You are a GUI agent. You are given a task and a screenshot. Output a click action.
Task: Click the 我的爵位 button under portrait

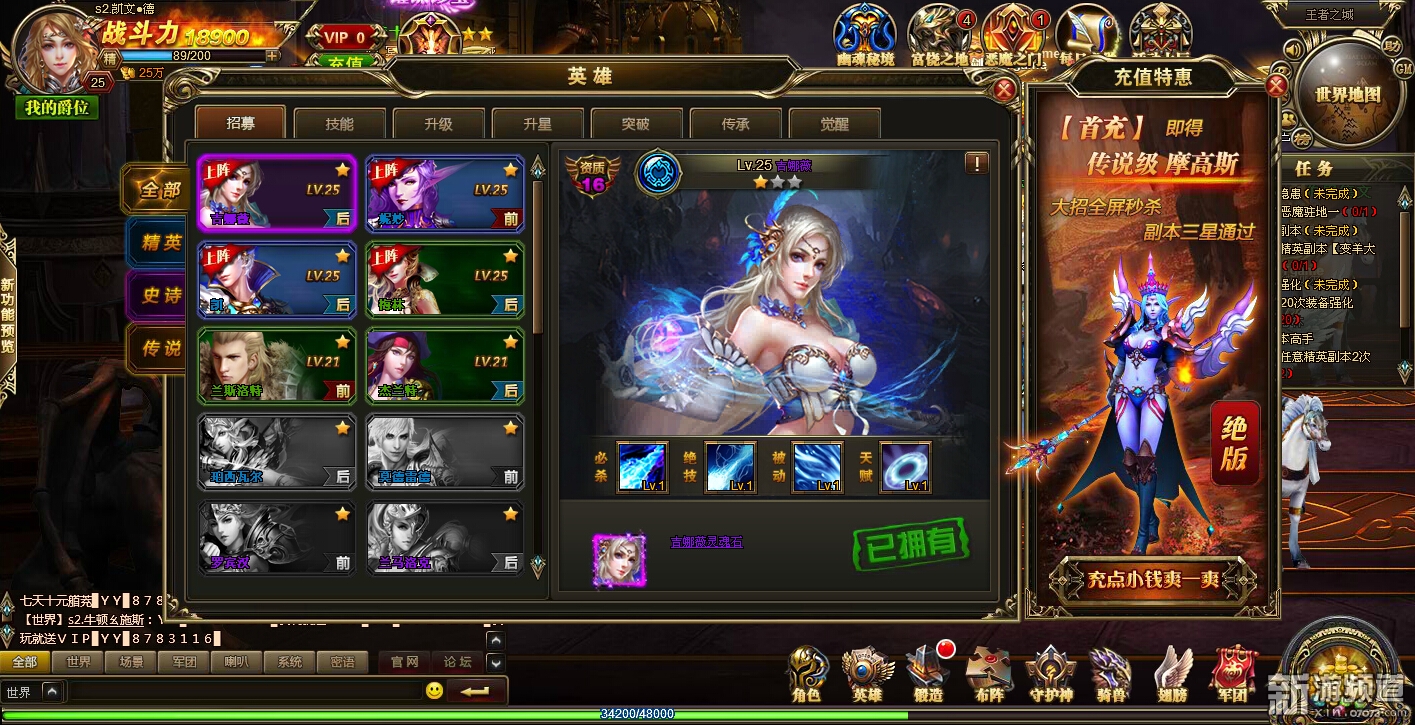[57, 108]
